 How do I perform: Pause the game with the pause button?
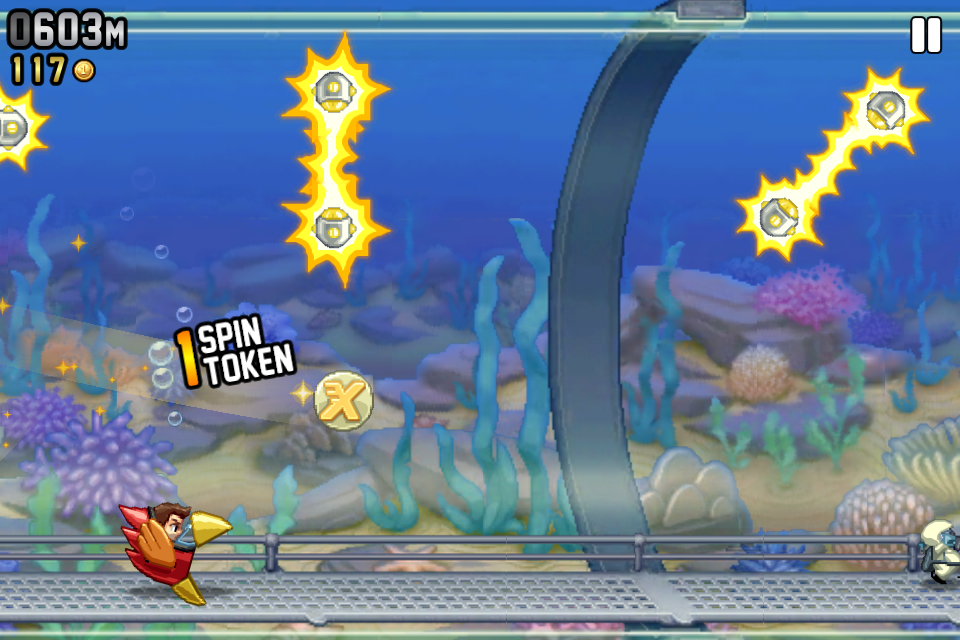[925, 35]
